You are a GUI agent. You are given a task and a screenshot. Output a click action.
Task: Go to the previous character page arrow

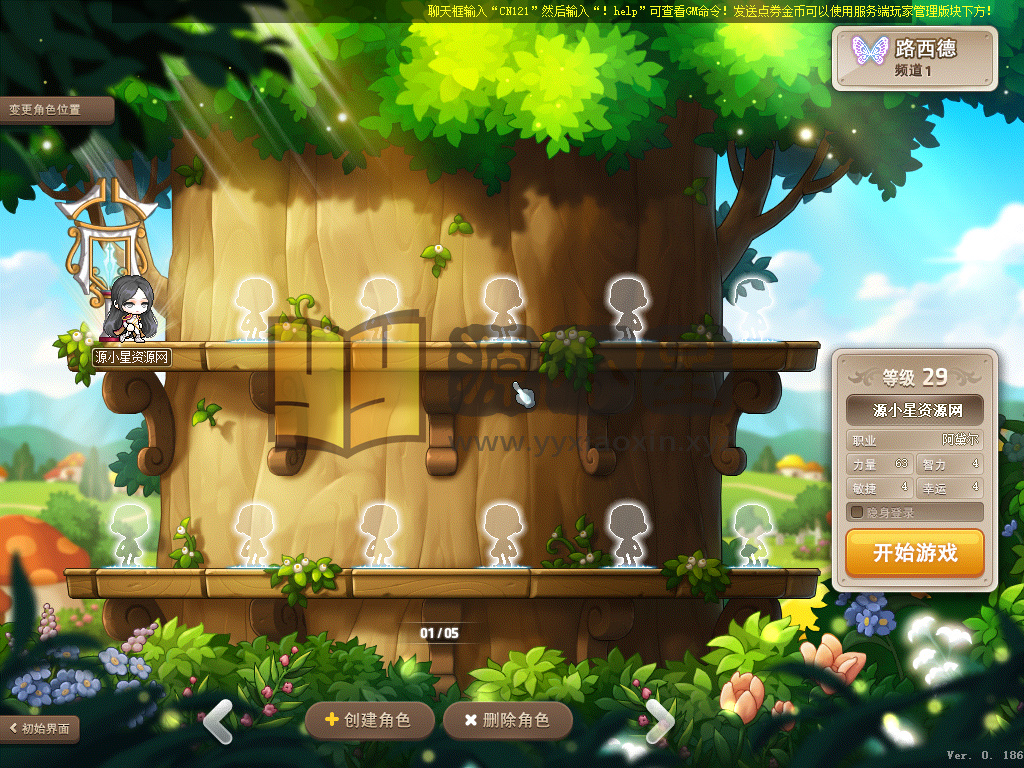[x=218, y=720]
